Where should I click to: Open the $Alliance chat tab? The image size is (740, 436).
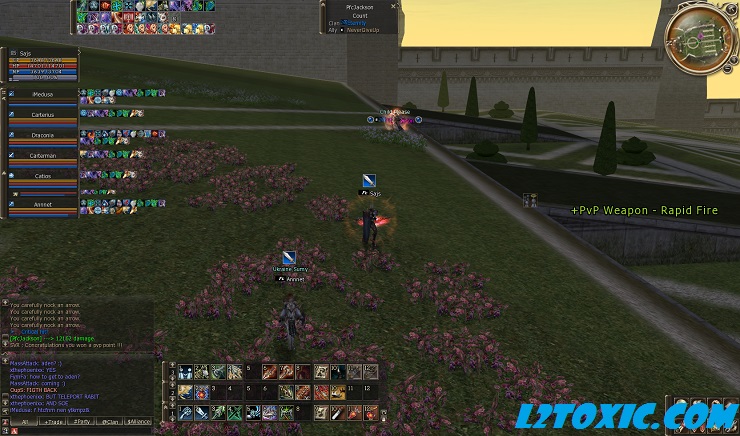coord(140,423)
